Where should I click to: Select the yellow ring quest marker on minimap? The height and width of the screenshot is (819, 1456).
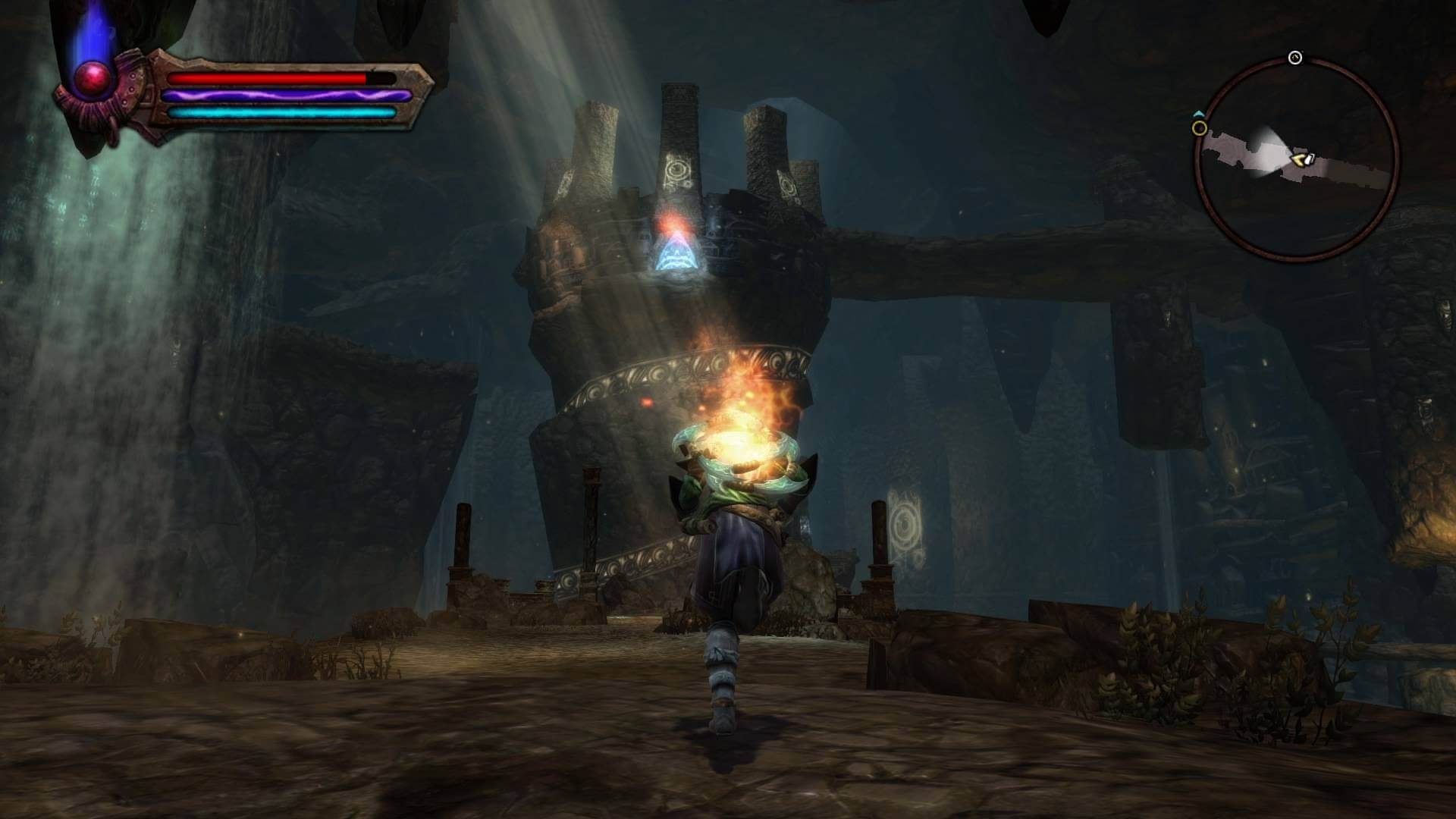[x=1199, y=128]
